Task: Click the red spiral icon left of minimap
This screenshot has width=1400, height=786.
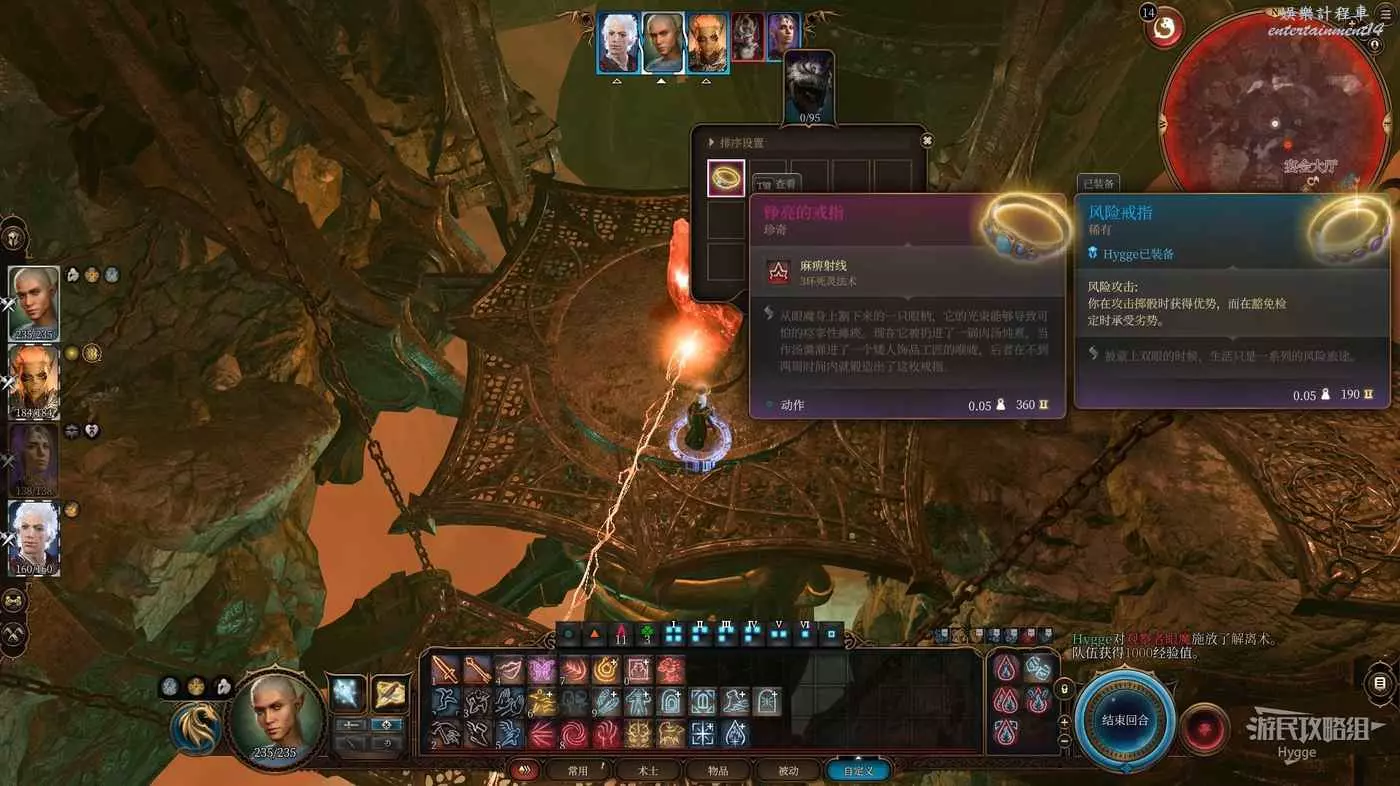Action: (x=1163, y=29)
